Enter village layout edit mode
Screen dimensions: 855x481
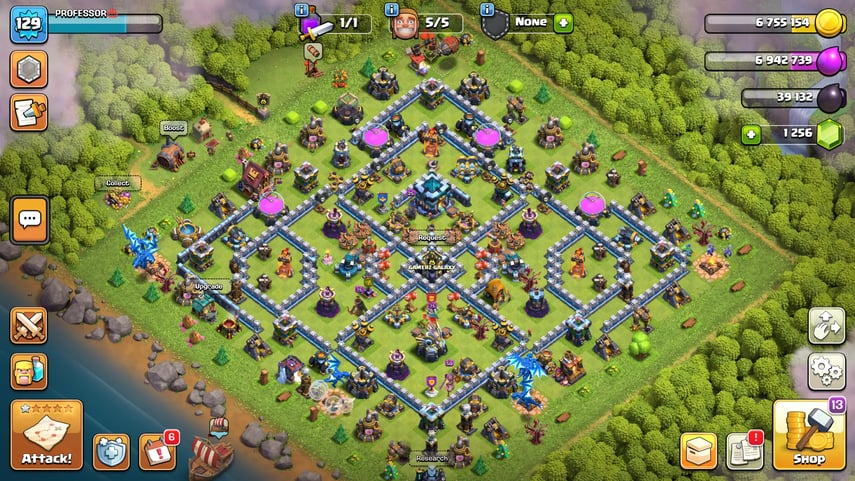[826, 326]
